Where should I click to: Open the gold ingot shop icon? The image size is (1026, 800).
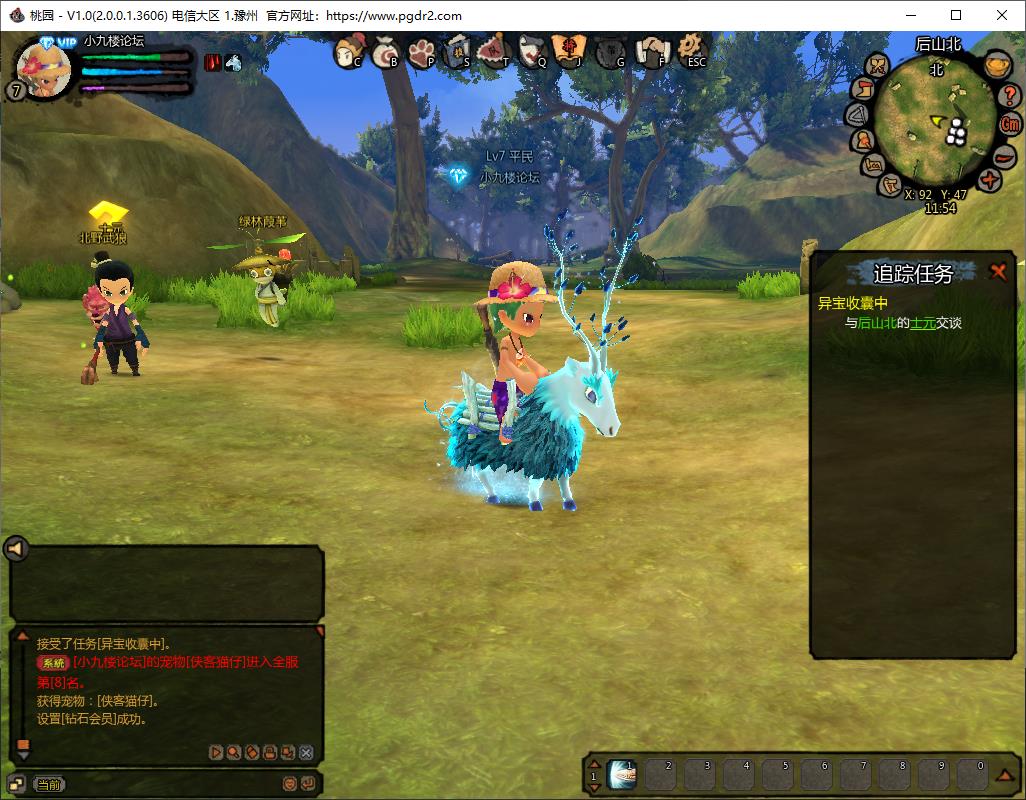995,65
